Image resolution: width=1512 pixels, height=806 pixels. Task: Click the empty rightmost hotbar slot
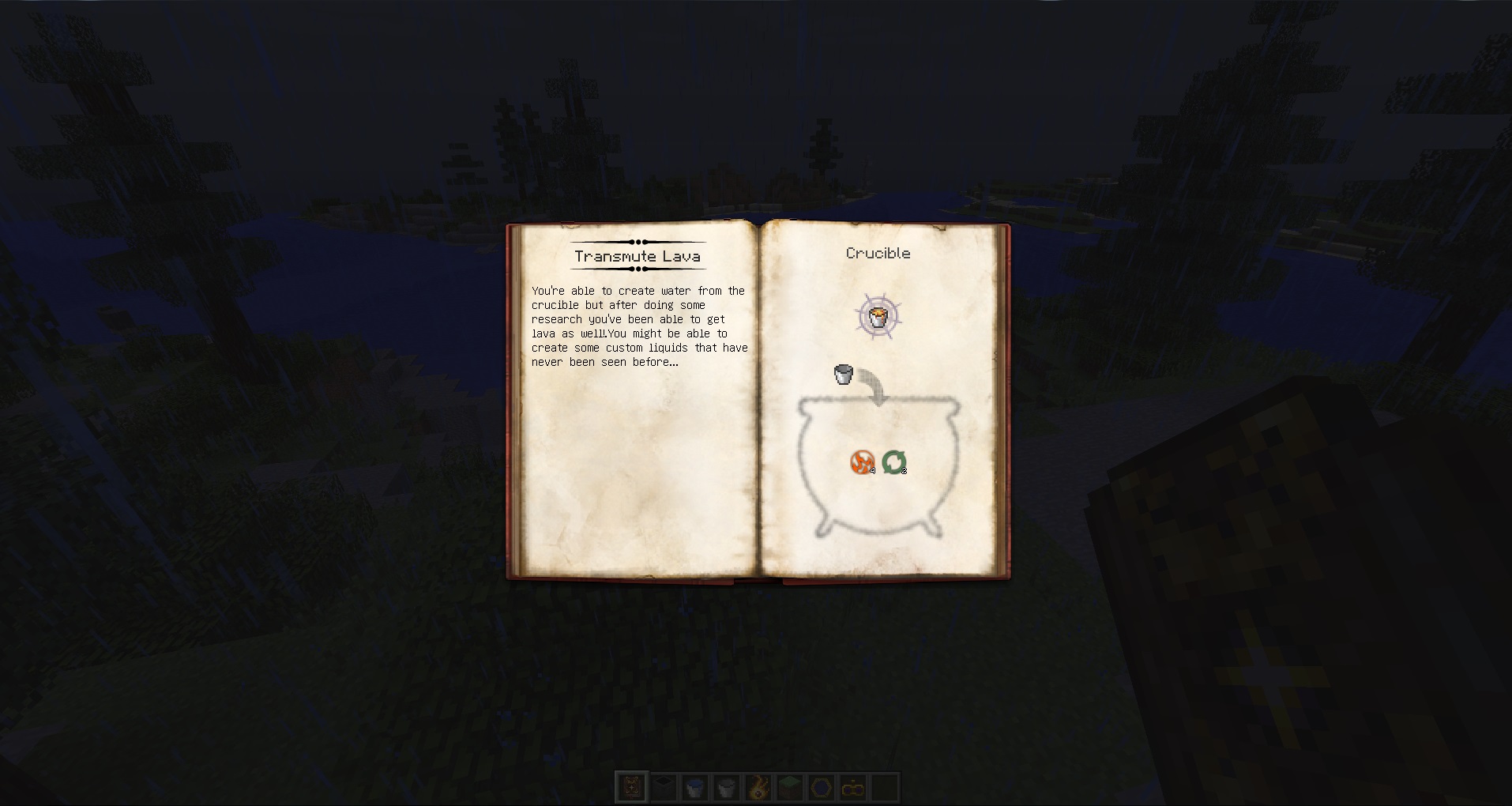pos(886,787)
